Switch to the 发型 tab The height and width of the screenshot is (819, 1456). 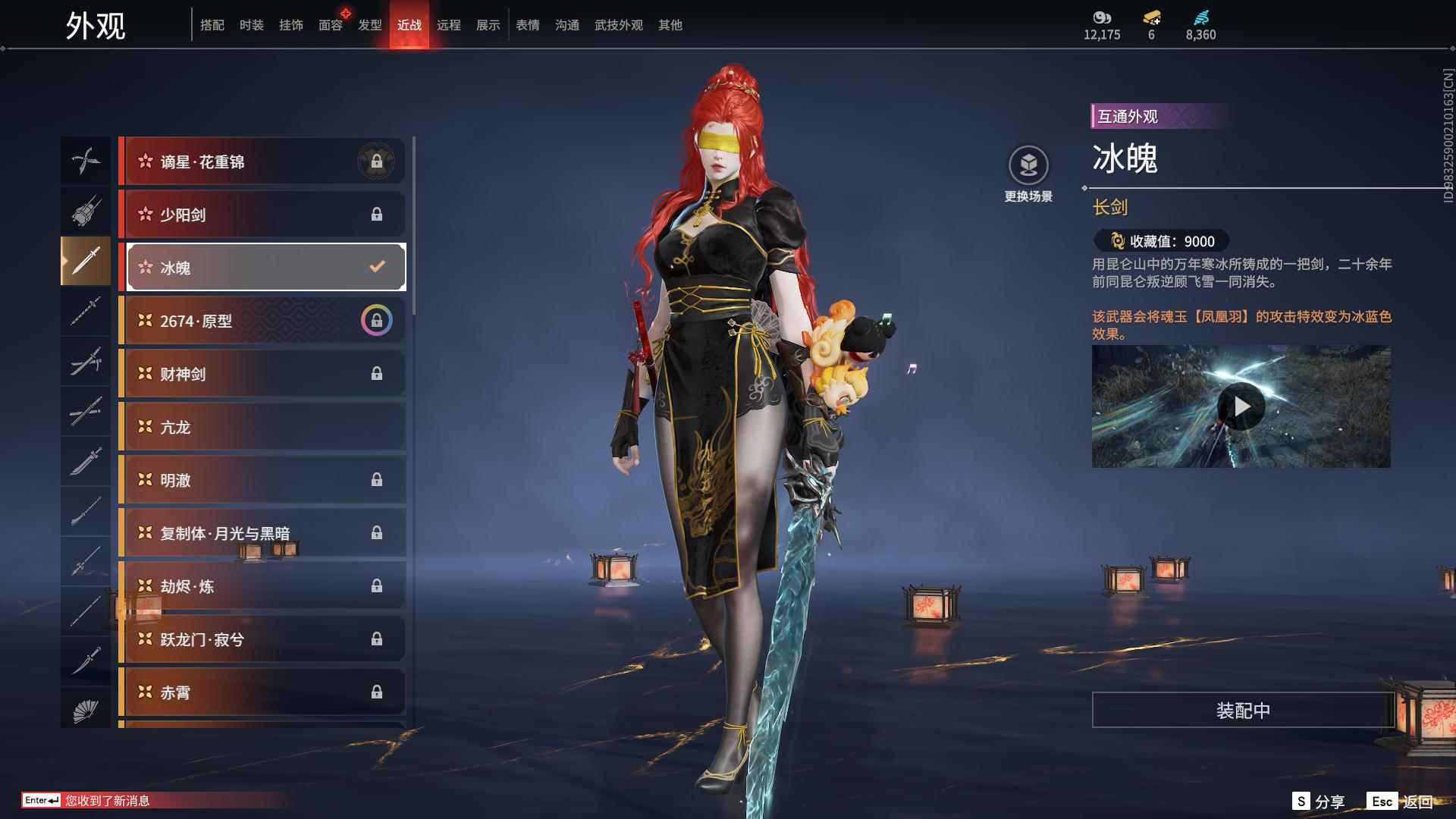pyautogui.click(x=369, y=25)
